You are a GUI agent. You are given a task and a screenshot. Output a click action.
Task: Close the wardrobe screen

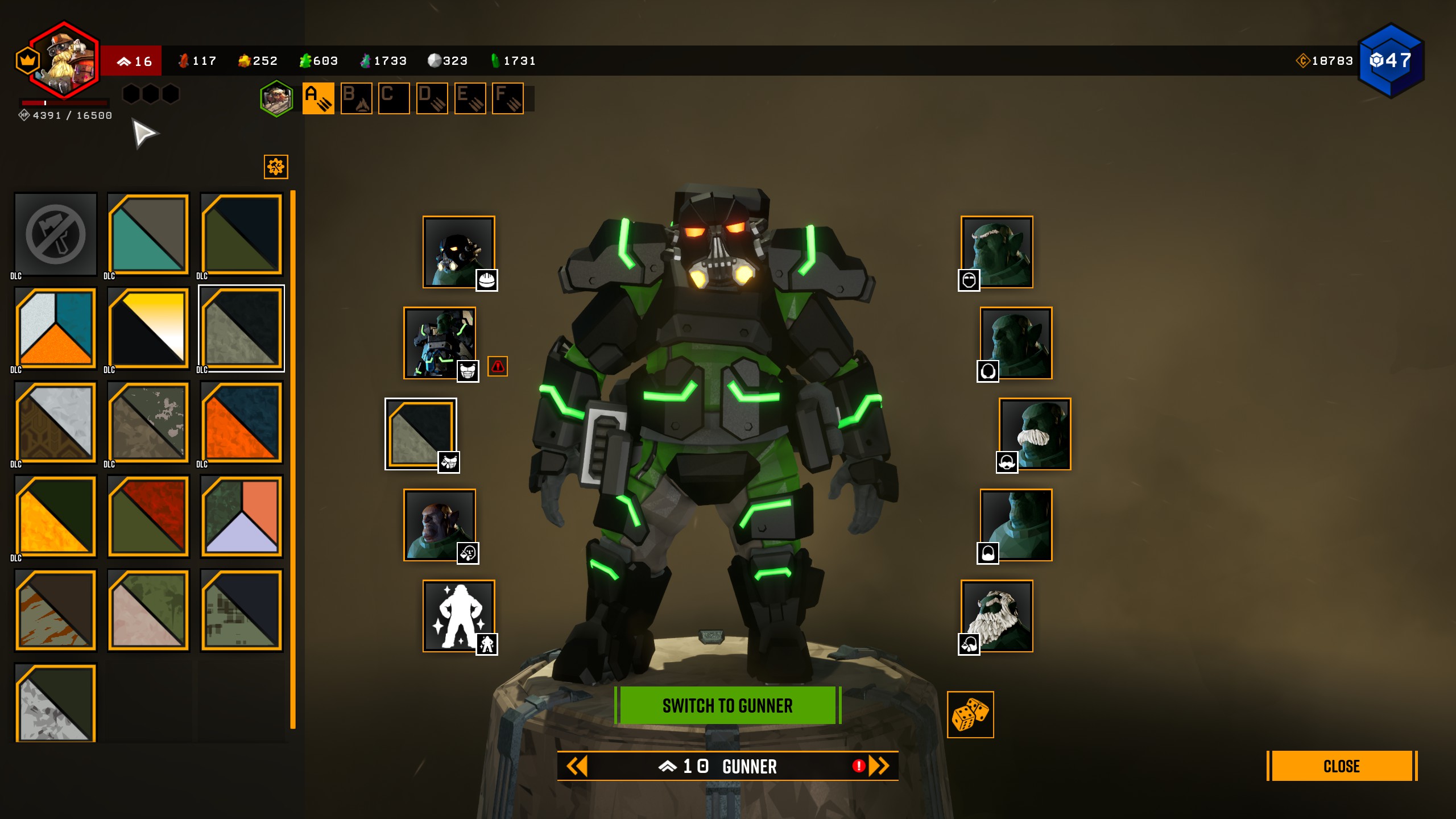1341,766
